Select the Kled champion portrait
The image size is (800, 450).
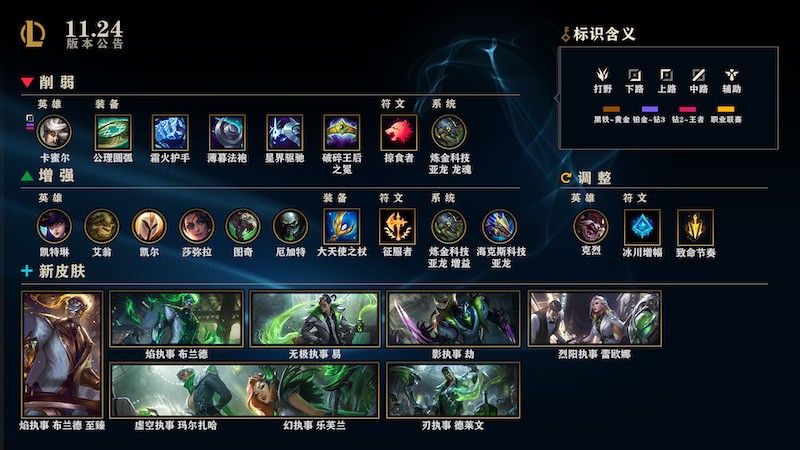click(590, 226)
